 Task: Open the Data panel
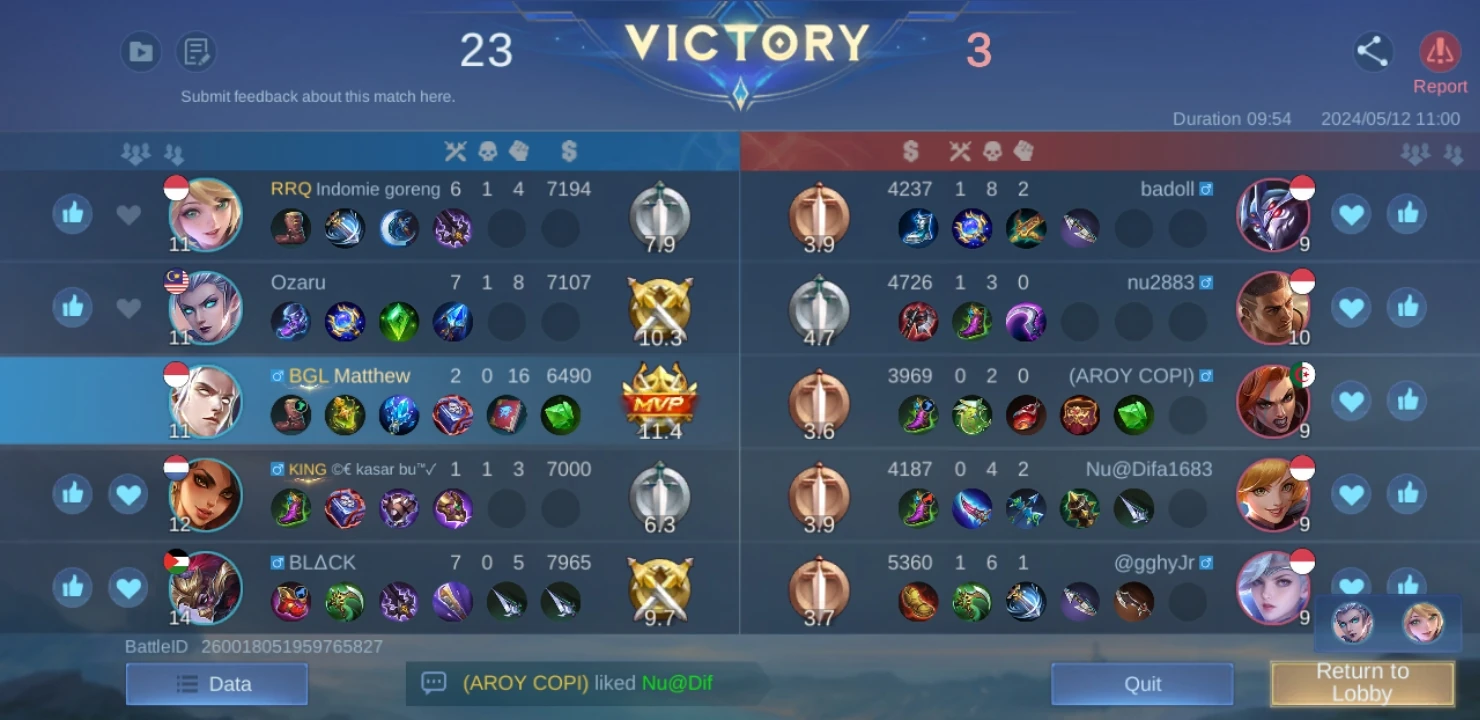[x=216, y=684]
